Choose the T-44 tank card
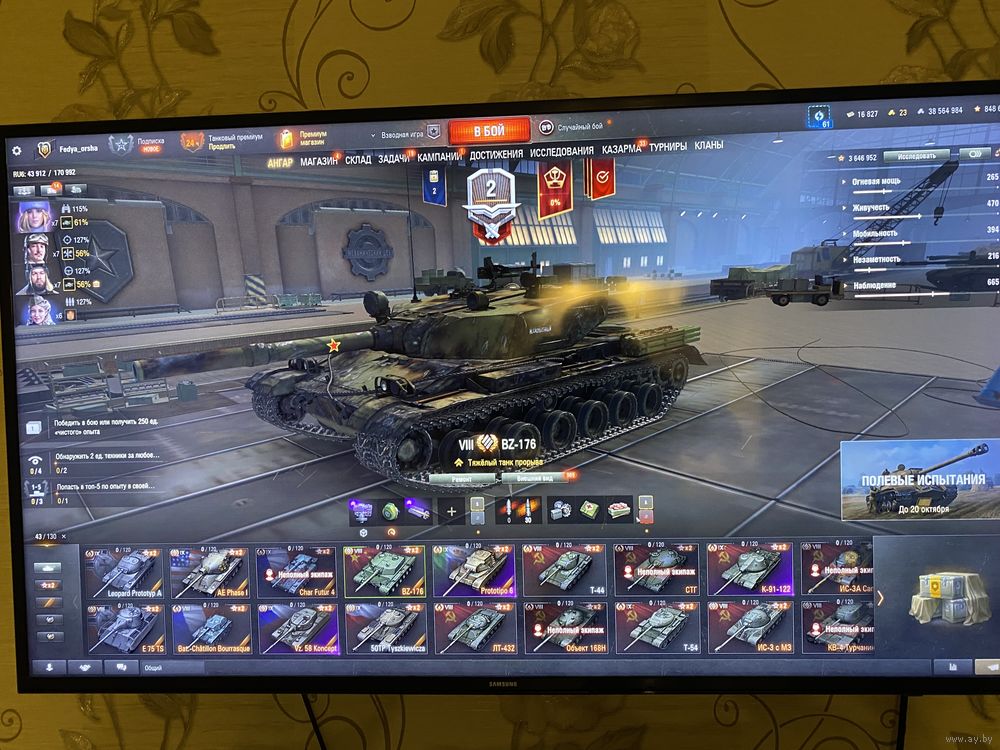Screen dimensions: 1000x750 point(566,570)
